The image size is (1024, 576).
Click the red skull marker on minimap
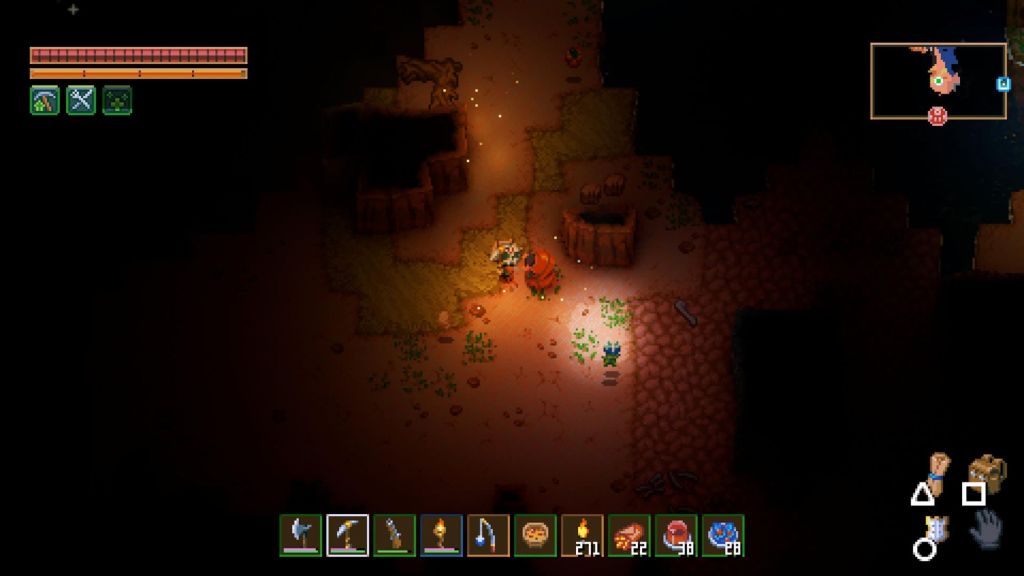(x=938, y=115)
